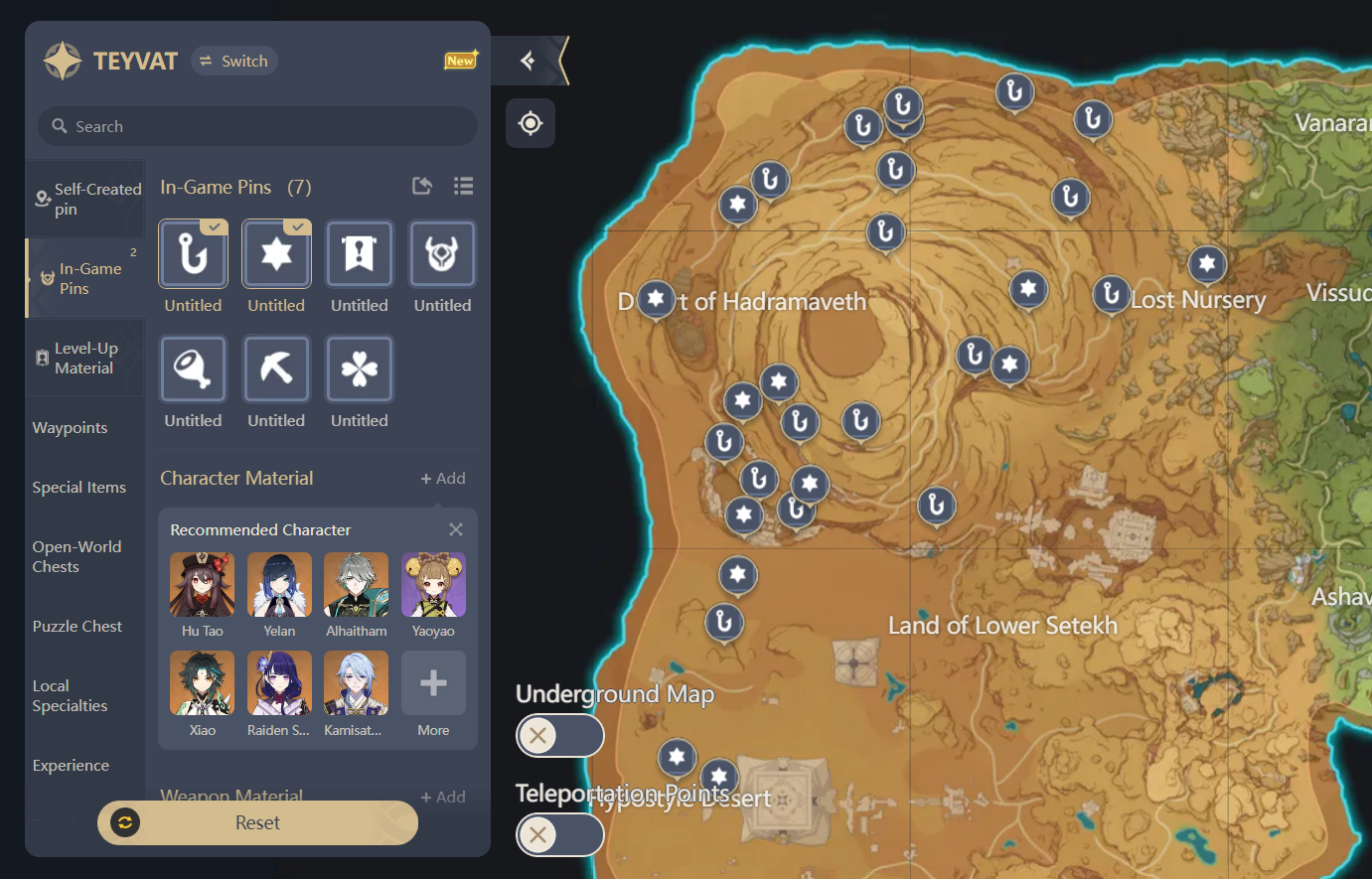Uncheck the selected fishing hook pin
The width and height of the screenshot is (1372, 879).
(215, 226)
